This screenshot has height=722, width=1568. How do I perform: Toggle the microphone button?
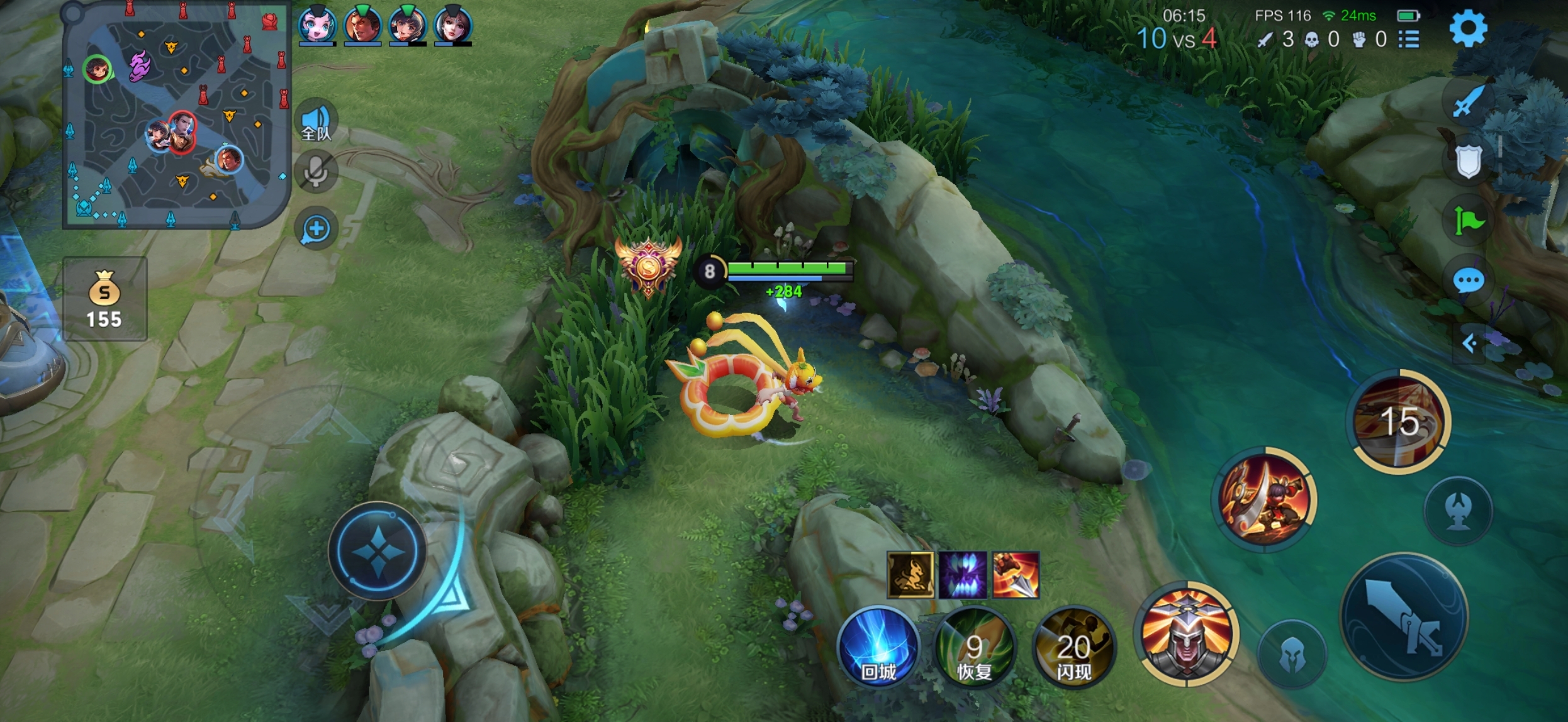coord(316,171)
